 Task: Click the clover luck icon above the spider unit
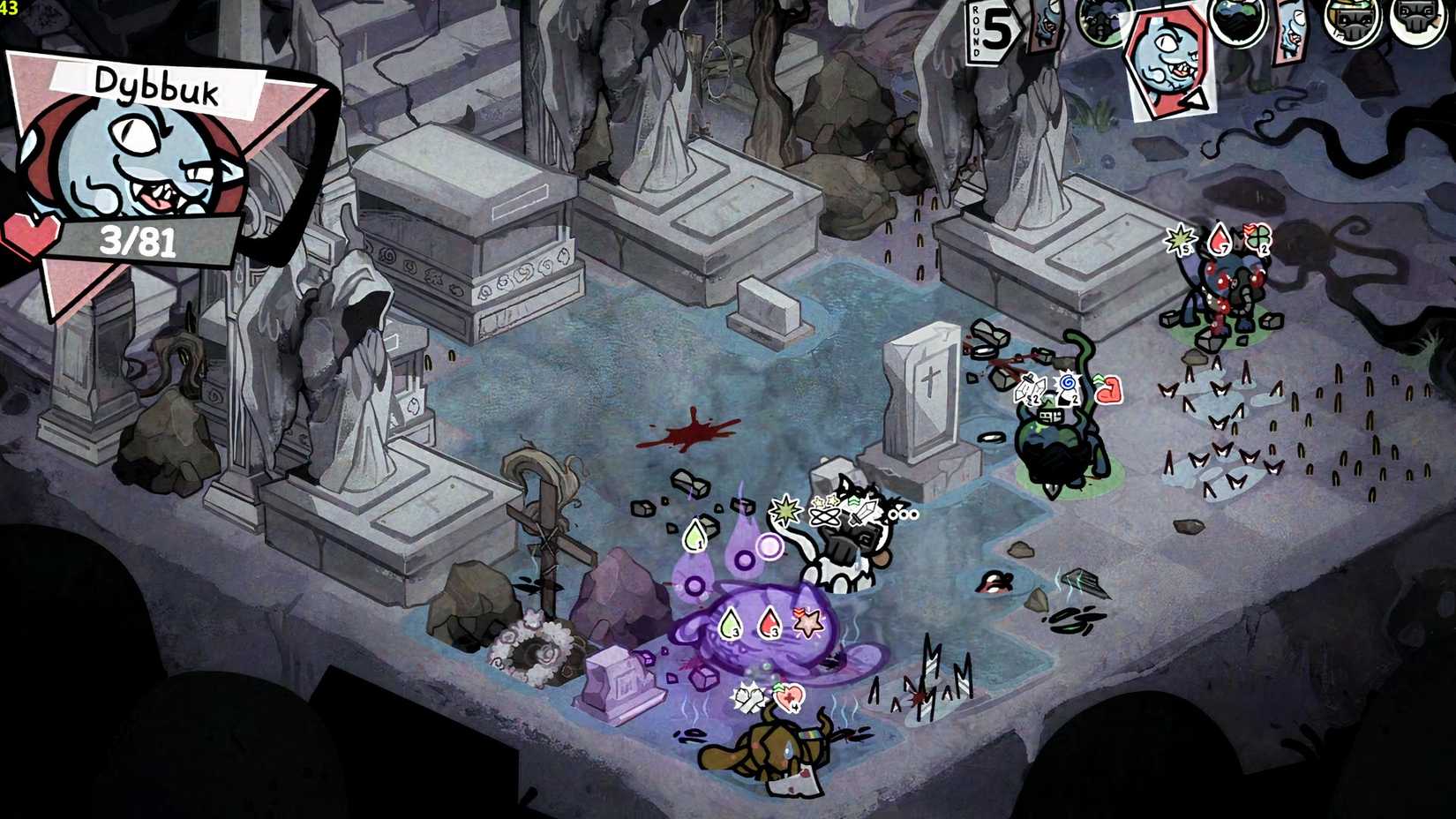pyautogui.click(x=1258, y=238)
